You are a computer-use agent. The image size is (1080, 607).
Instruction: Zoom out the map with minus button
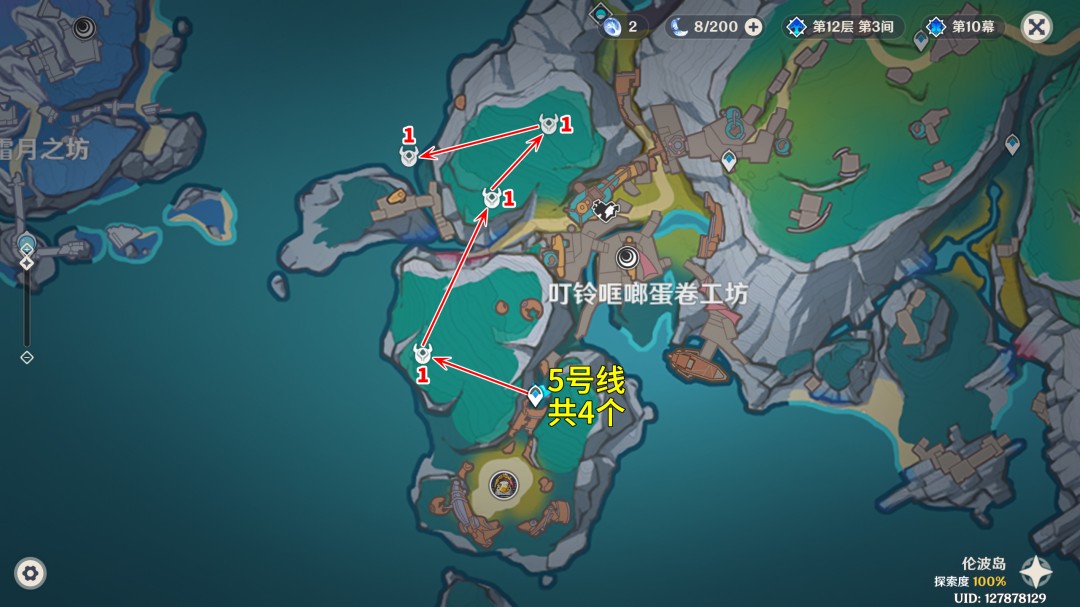point(27,357)
